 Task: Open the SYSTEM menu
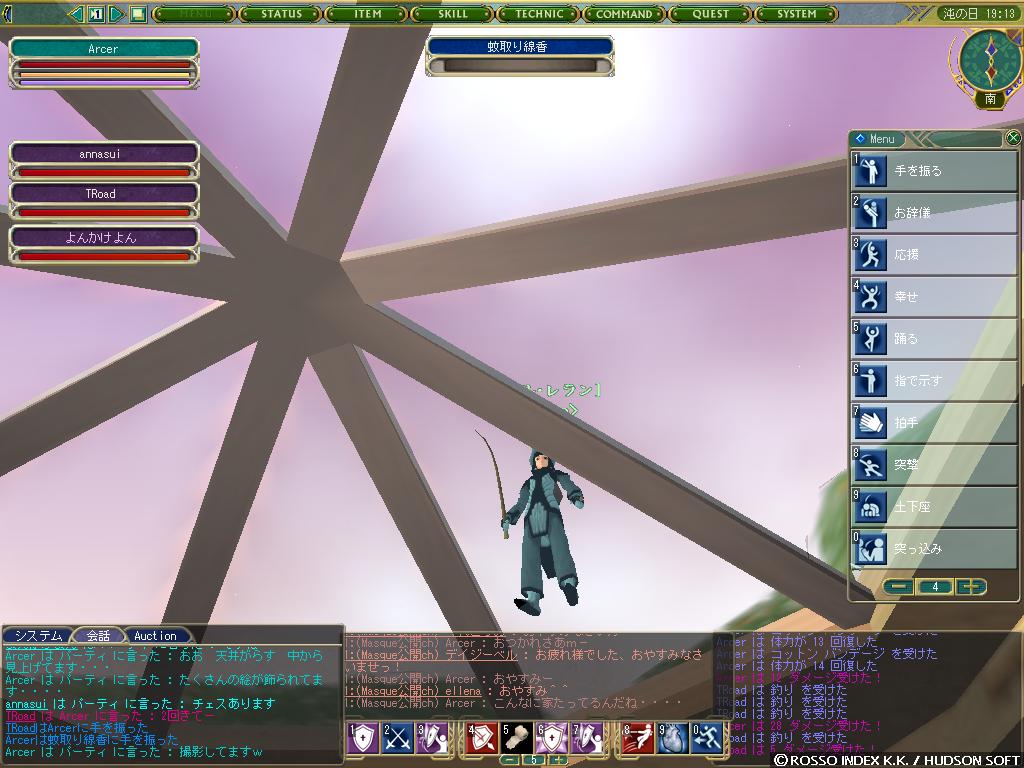(x=797, y=14)
